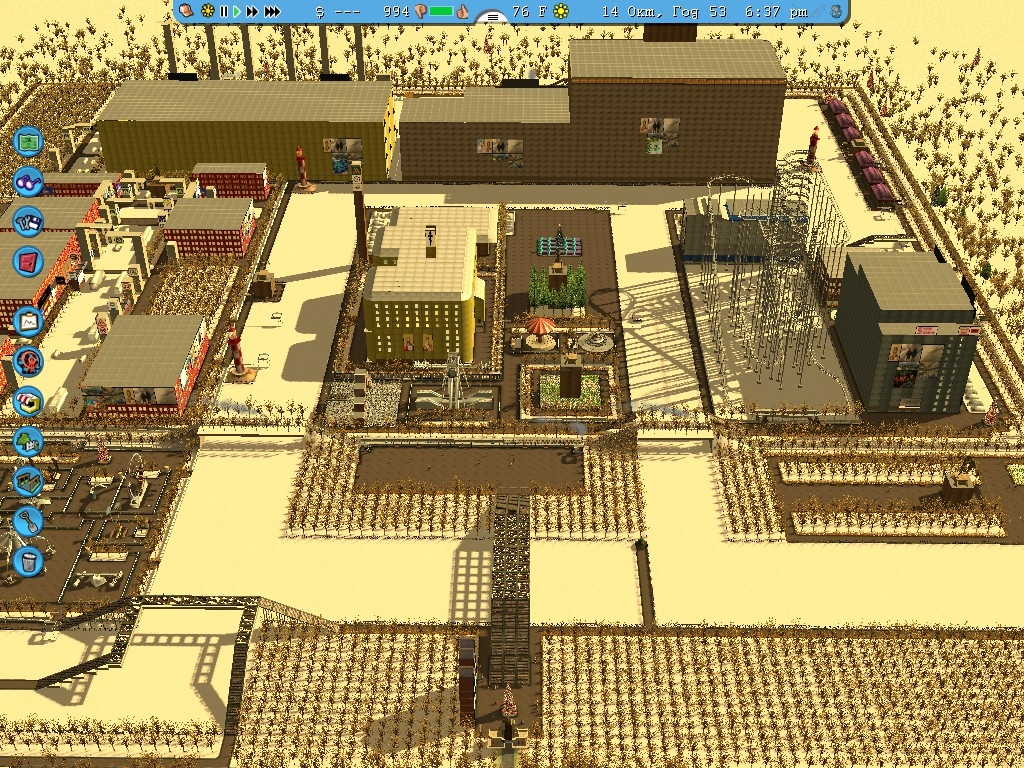1024x768 pixels.
Task: Click the sun icon beside the pause button
Action: (x=207, y=11)
